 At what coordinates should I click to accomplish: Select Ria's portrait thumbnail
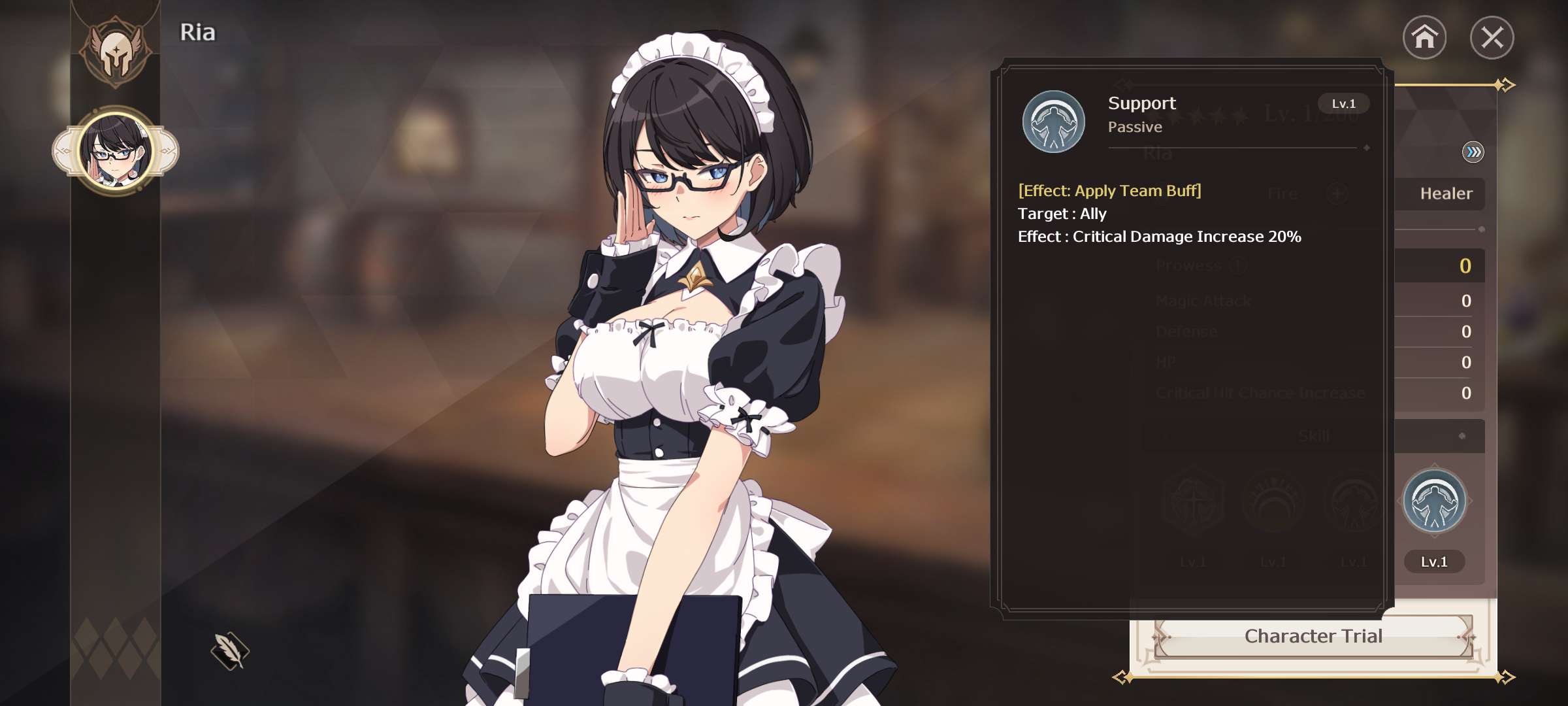point(116,151)
